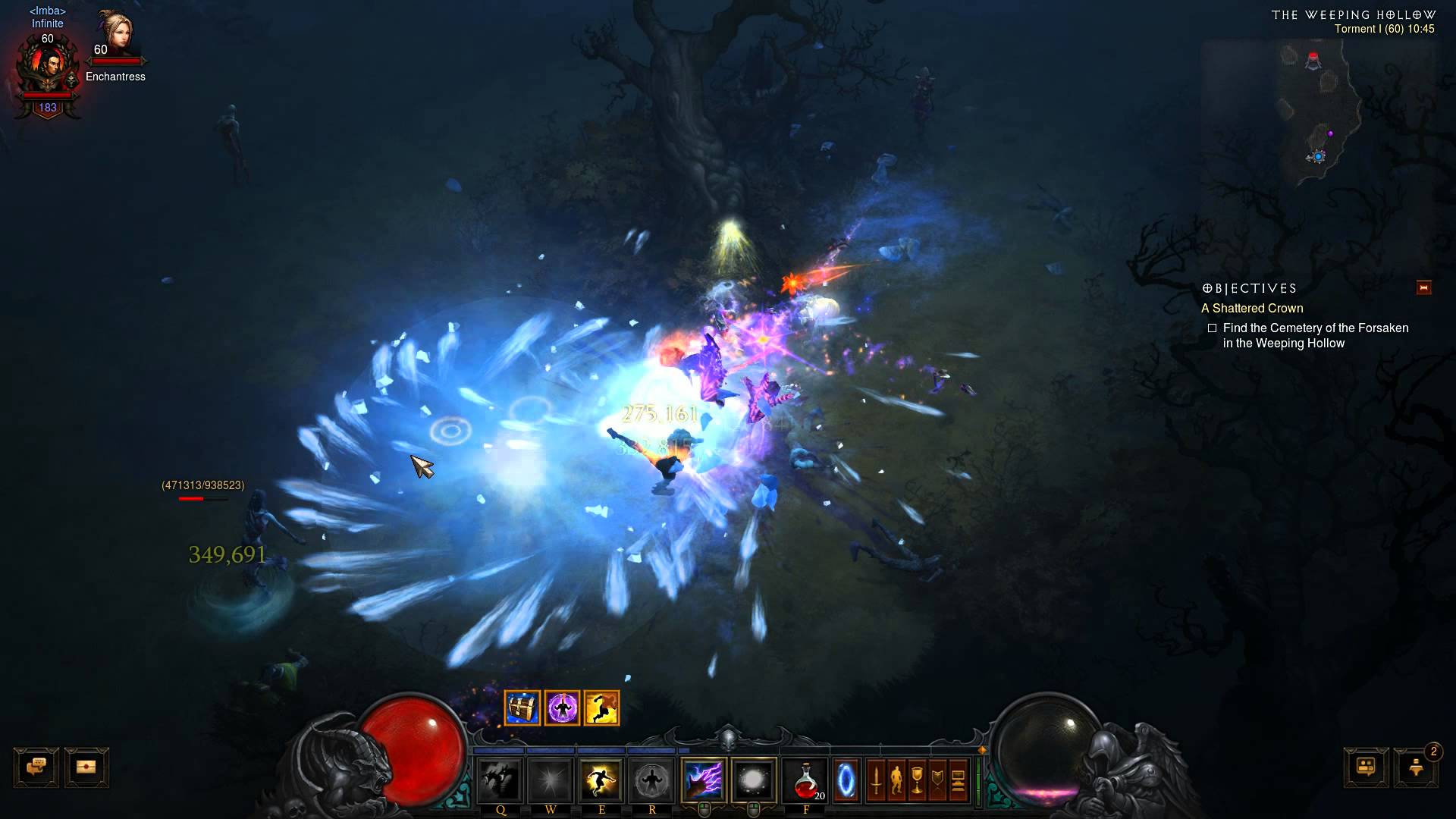Open the social button beside notifications

click(1366, 767)
